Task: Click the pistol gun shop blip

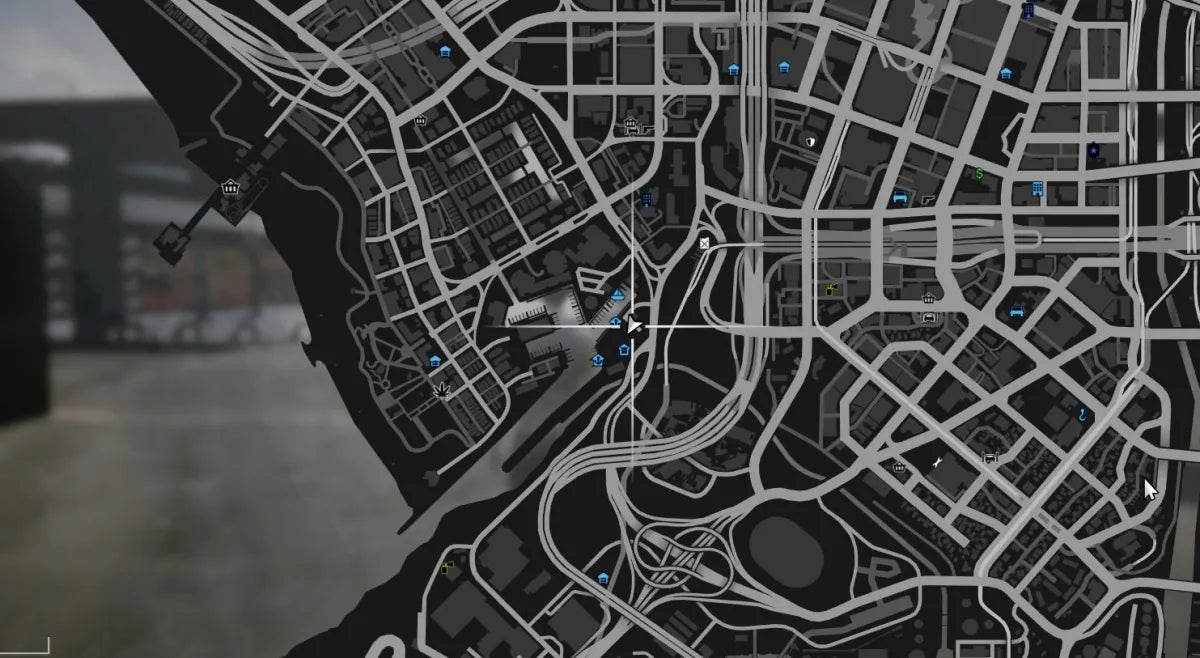Action: click(930, 199)
